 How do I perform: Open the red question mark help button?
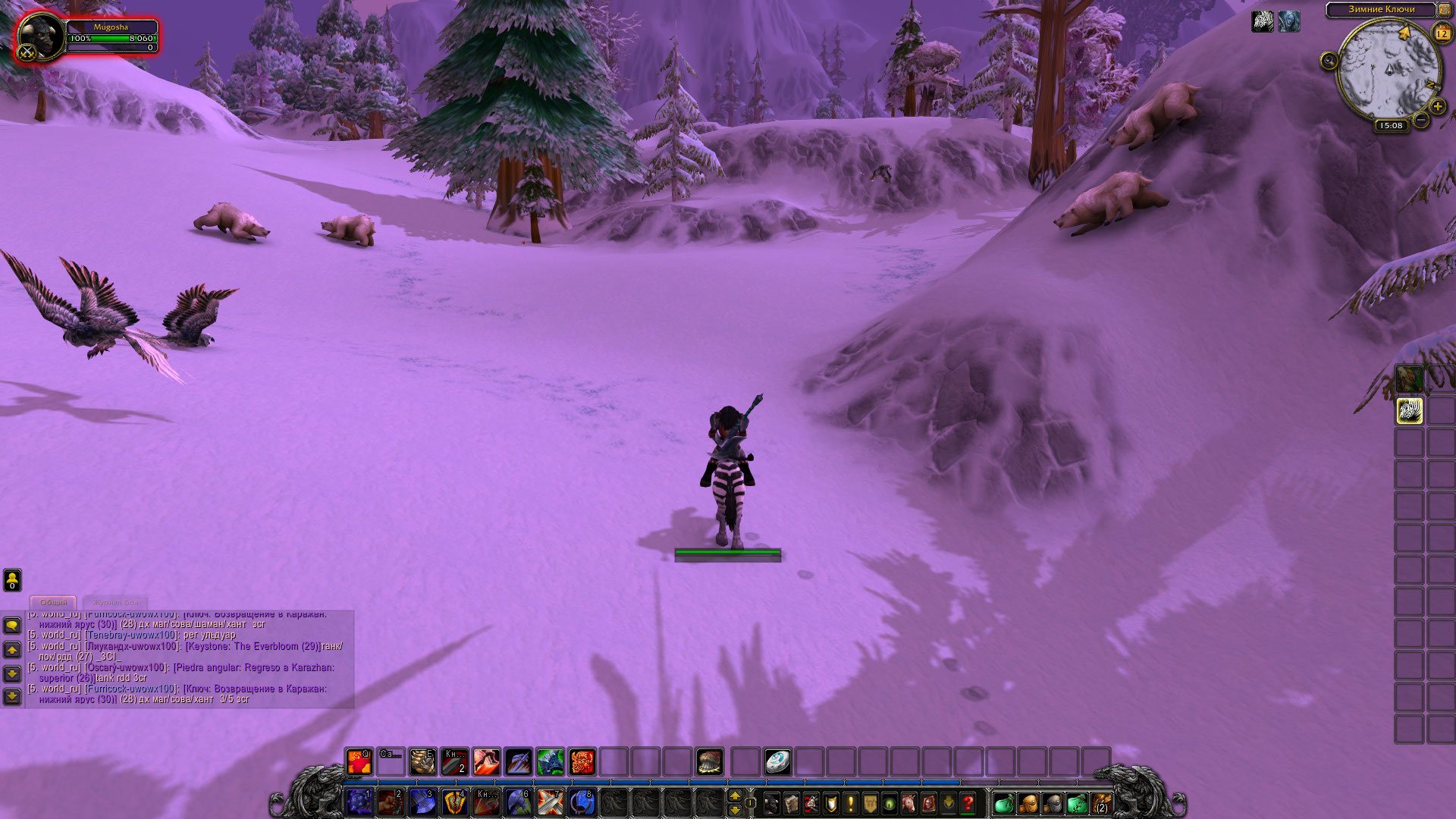[x=968, y=802]
